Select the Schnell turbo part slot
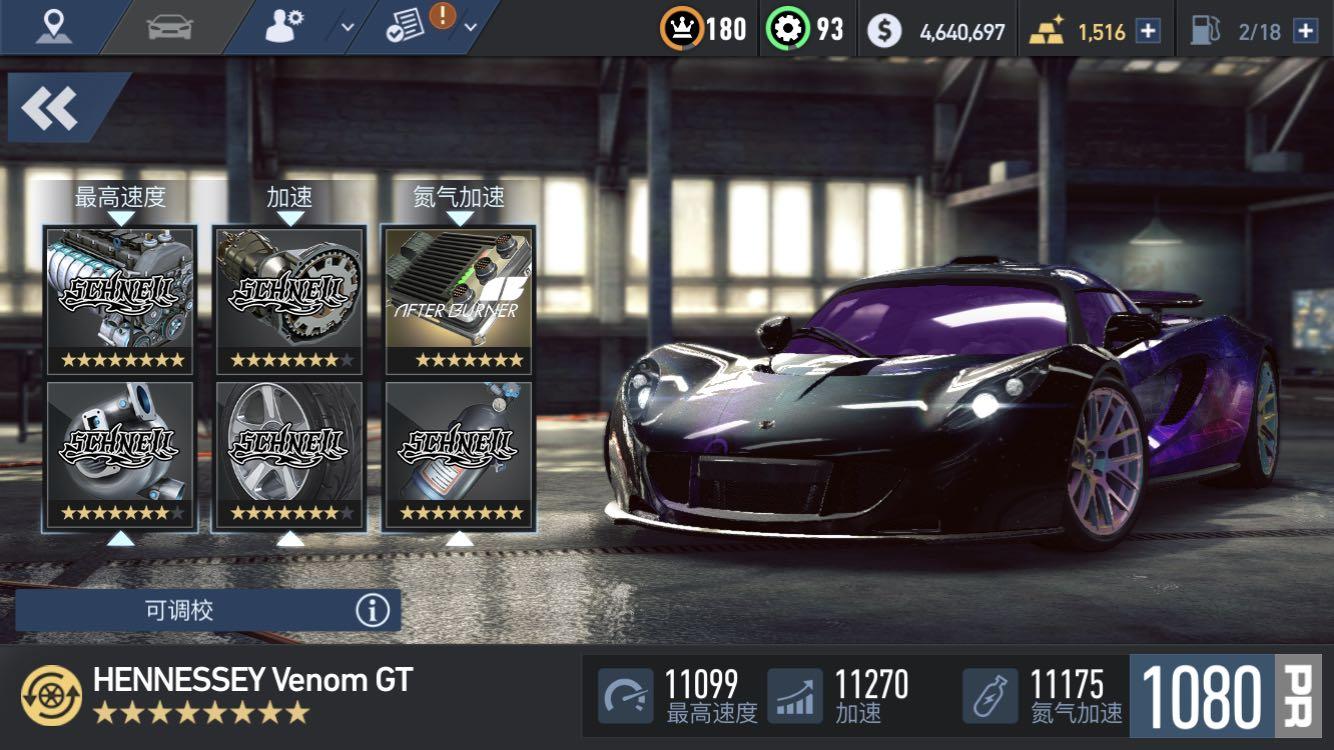This screenshot has width=1334, height=750. 120,455
